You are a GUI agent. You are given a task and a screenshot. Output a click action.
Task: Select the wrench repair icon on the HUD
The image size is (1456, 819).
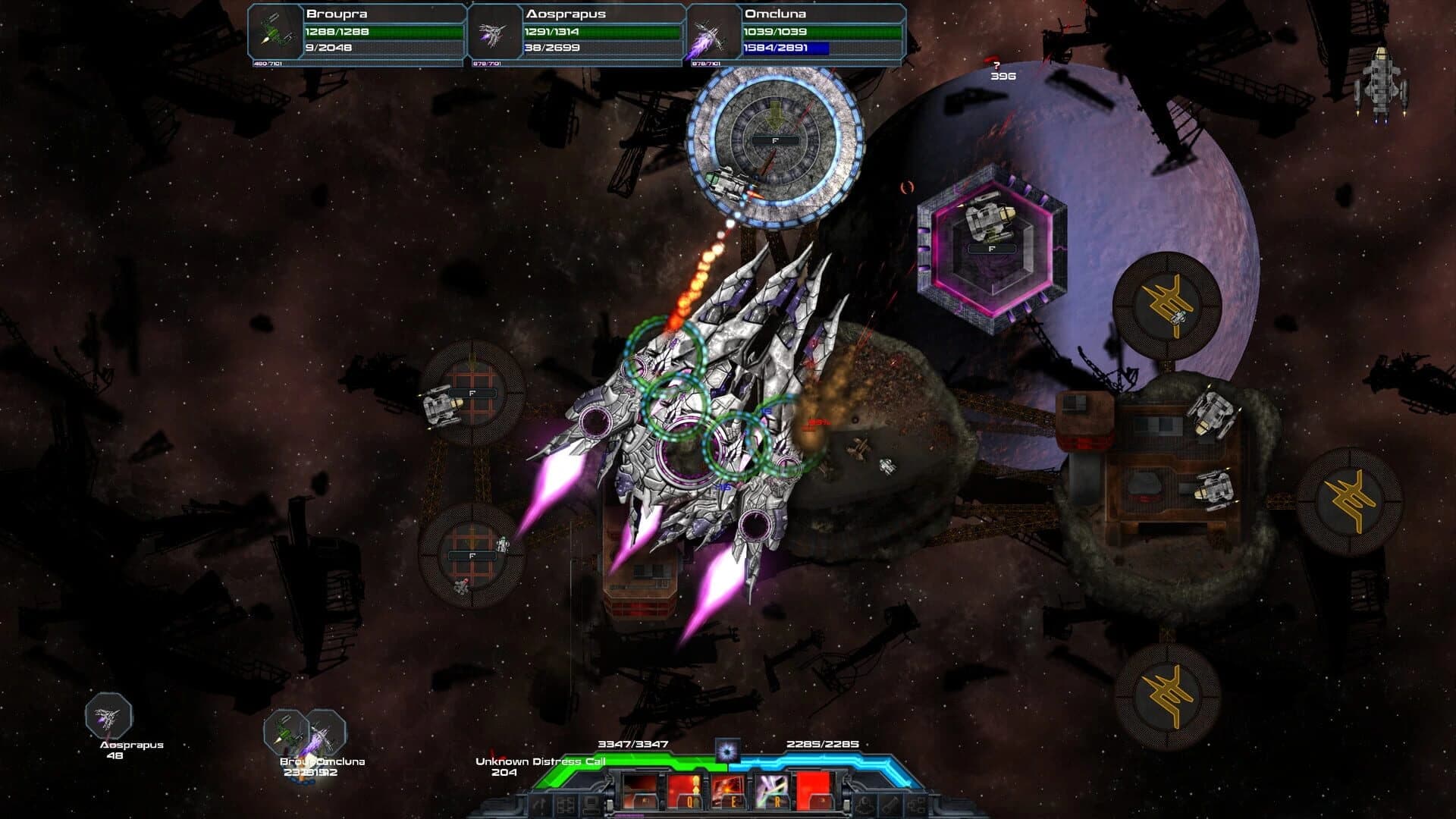(890, 804)
